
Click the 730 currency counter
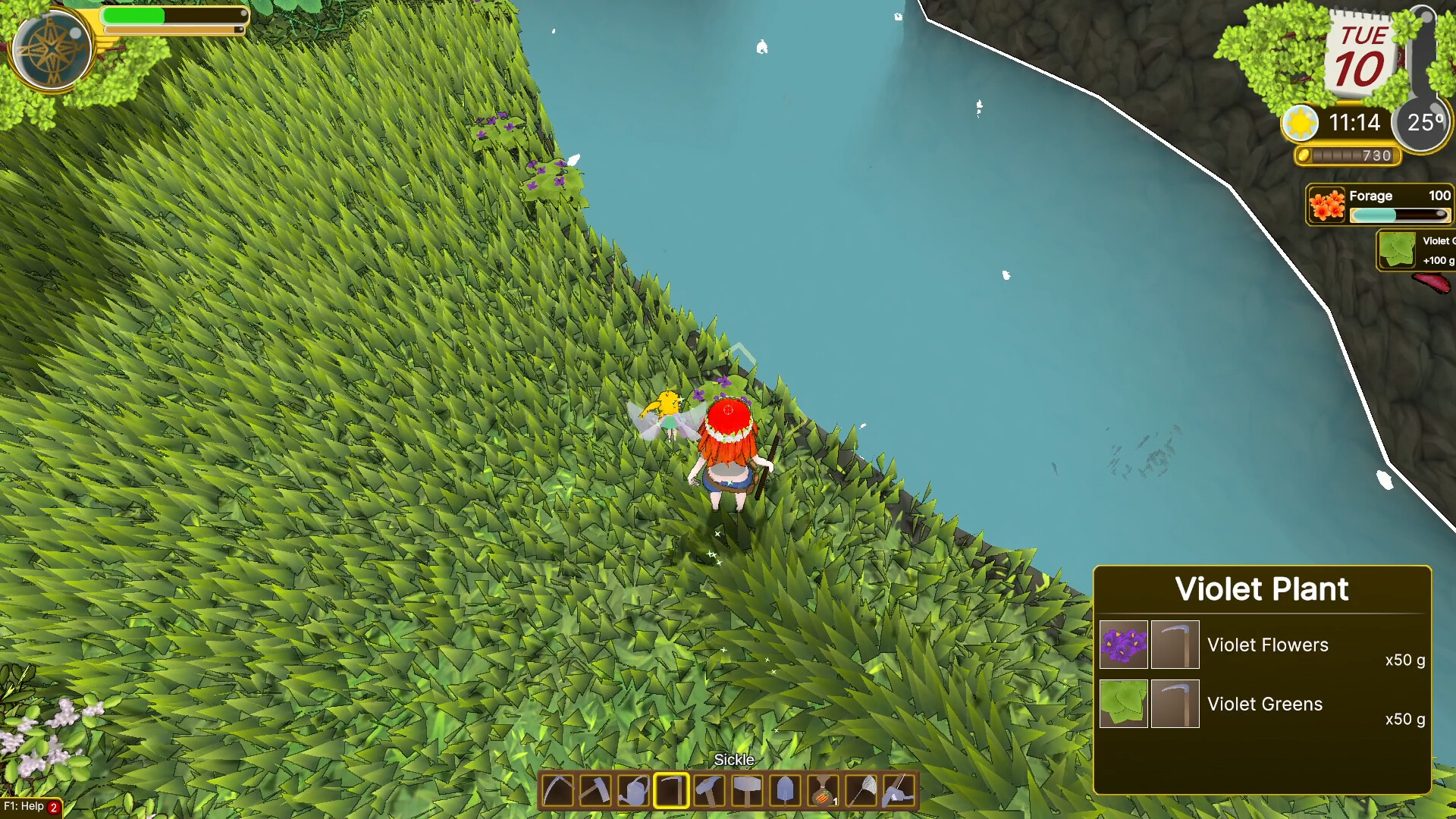coord(1348,157)
